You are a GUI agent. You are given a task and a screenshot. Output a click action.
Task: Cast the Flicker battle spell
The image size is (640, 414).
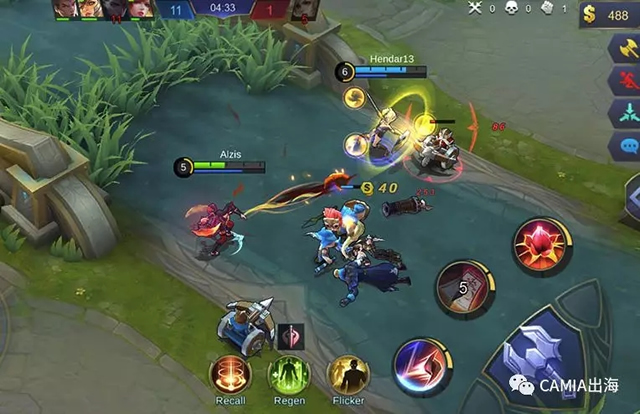pyautogui.click(x=348, y=376)
